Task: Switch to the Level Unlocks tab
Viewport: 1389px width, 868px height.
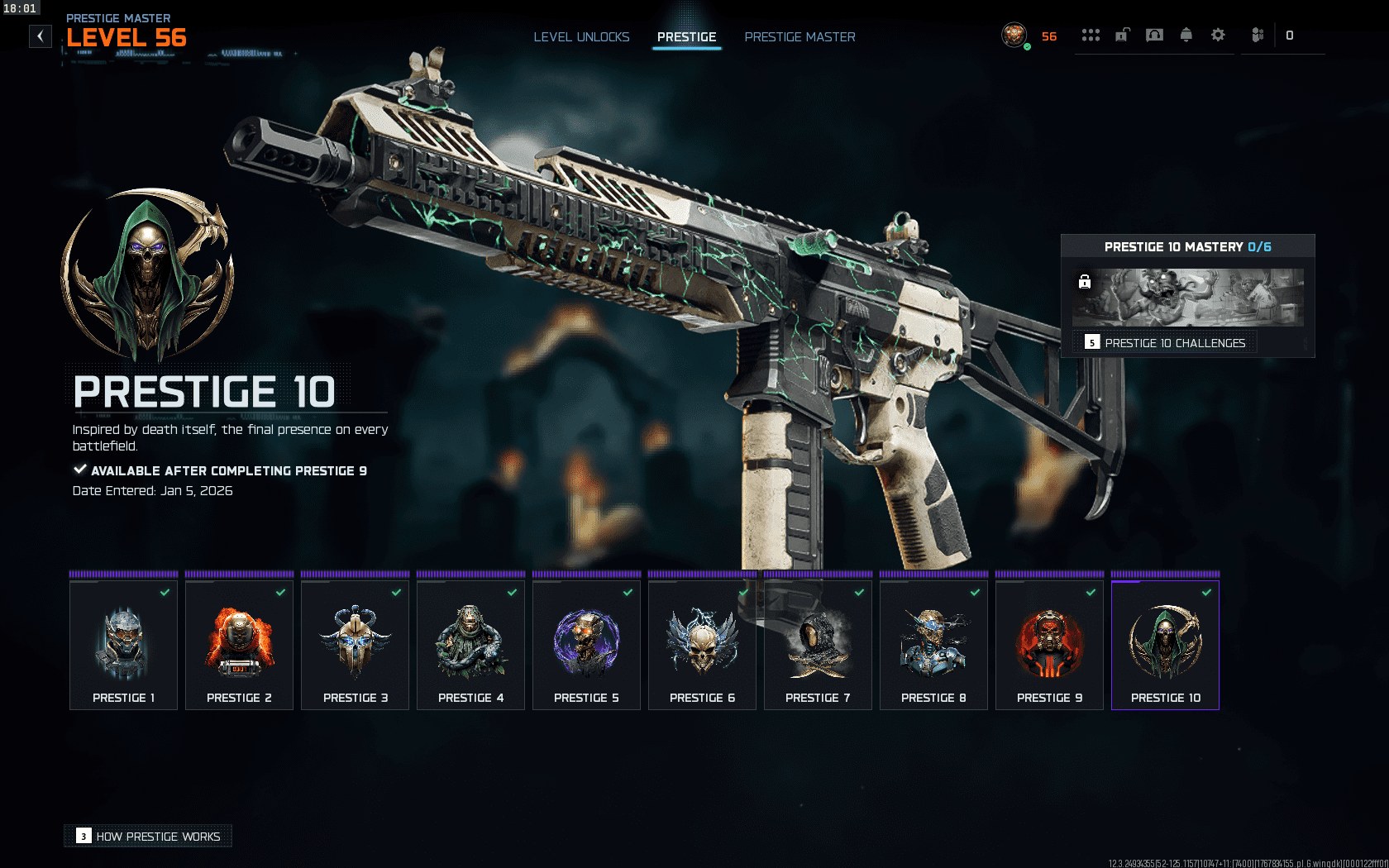Action: click(x=581, y=37)
